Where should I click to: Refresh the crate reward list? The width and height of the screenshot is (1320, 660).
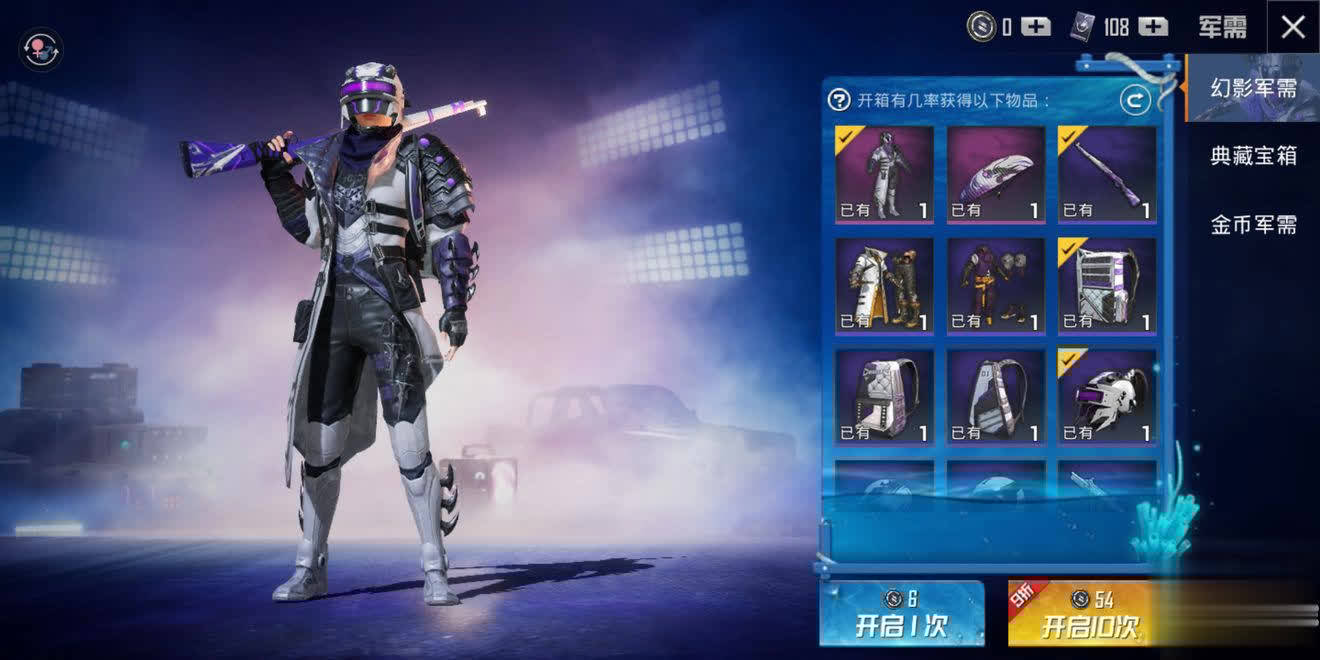click(1134, 99)
